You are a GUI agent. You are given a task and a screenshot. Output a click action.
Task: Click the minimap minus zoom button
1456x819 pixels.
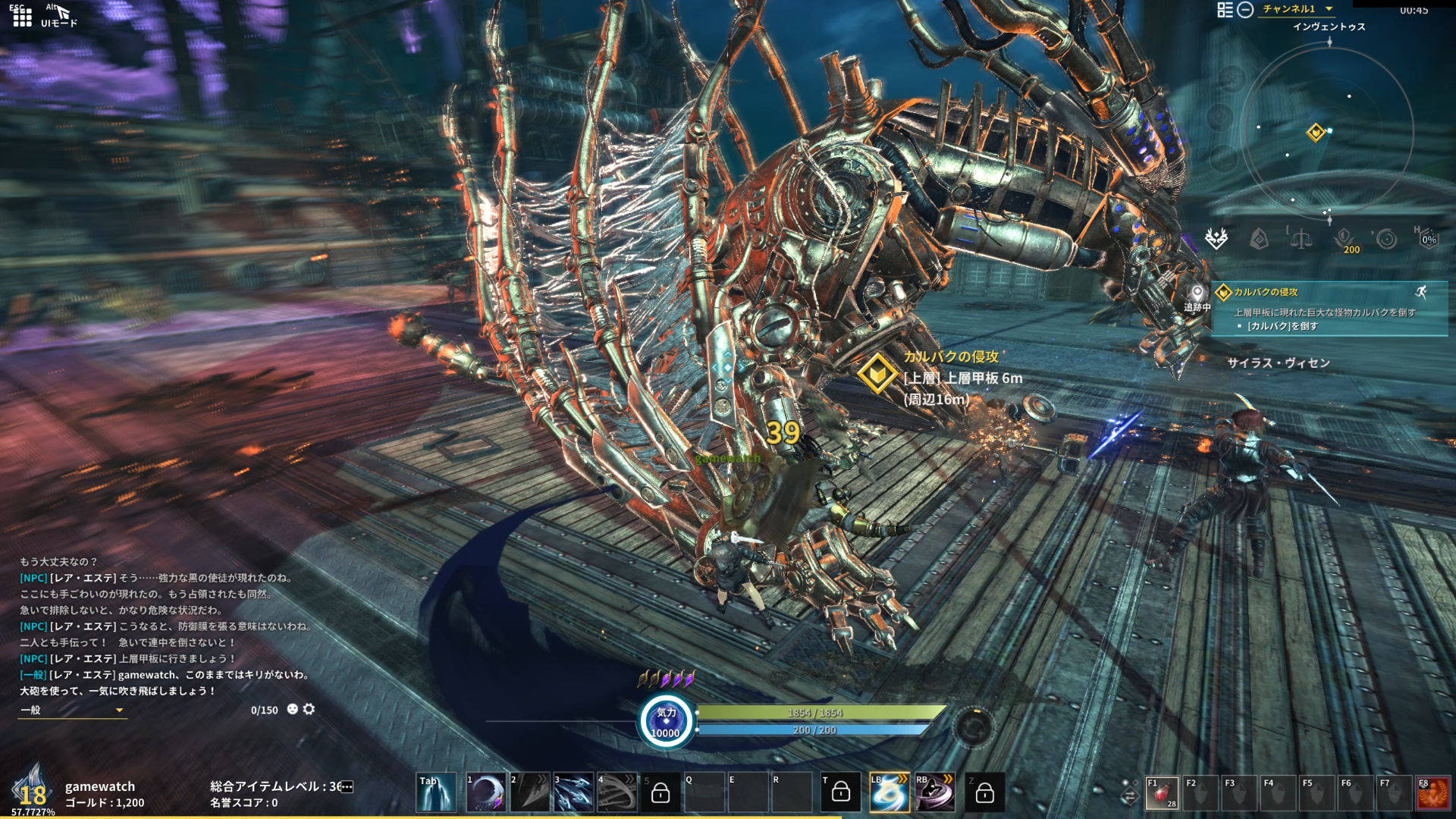point(1245,10)
